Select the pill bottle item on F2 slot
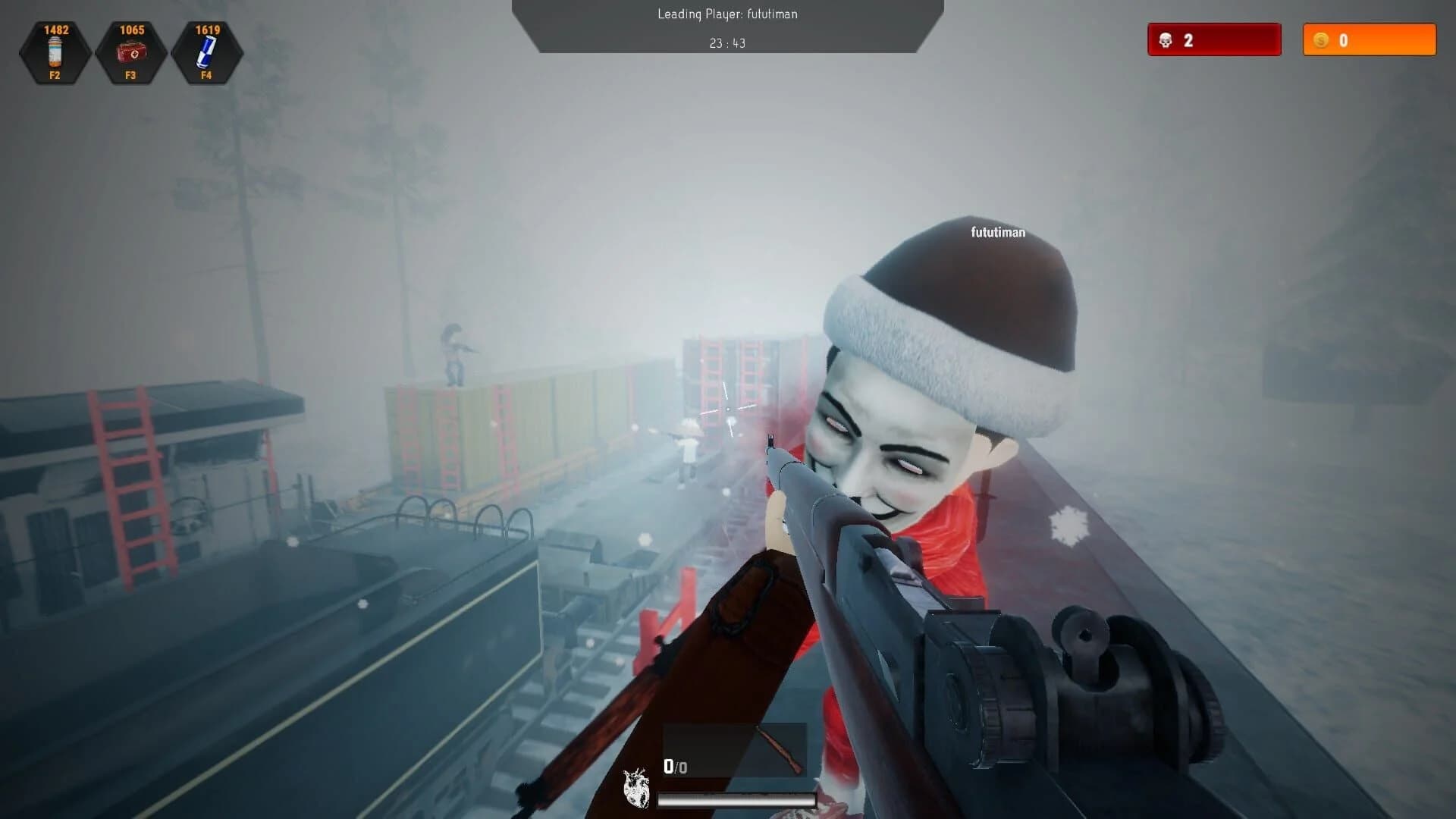1456x819 pixels. (x=54, y=52)
